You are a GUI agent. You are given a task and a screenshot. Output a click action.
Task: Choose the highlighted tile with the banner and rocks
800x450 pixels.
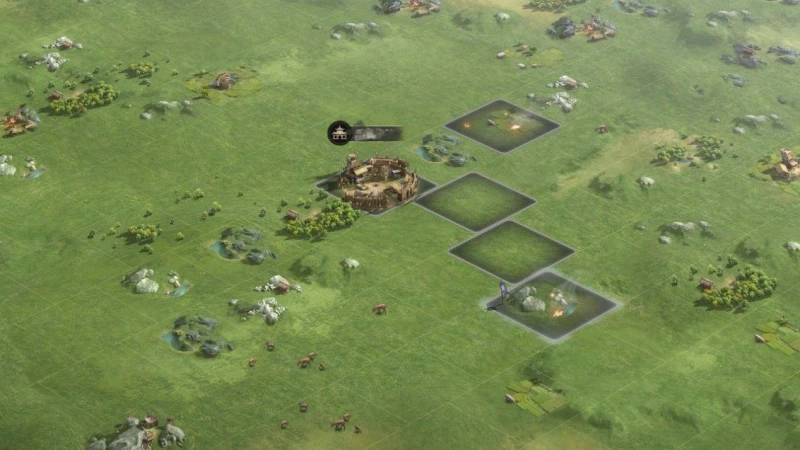click(x=549, y=304)
